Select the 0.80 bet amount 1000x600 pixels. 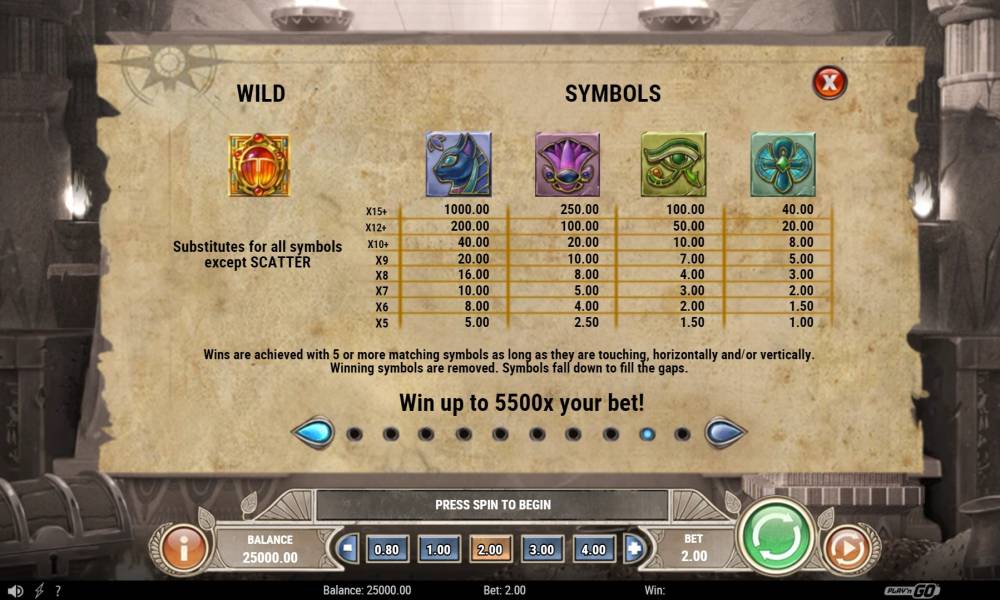tap(388, 549)
